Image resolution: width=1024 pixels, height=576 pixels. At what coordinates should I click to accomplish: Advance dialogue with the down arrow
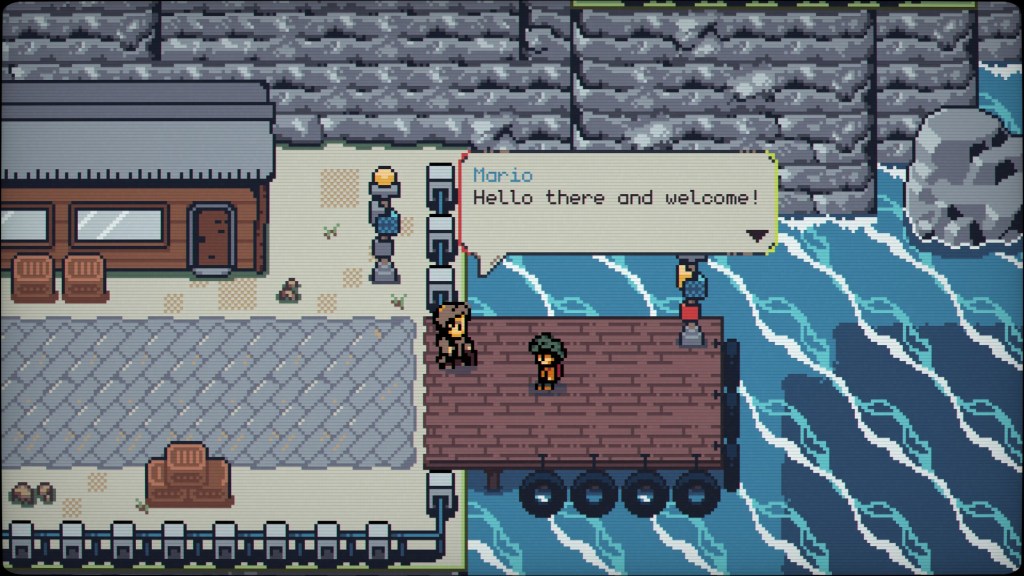[757, 236]
